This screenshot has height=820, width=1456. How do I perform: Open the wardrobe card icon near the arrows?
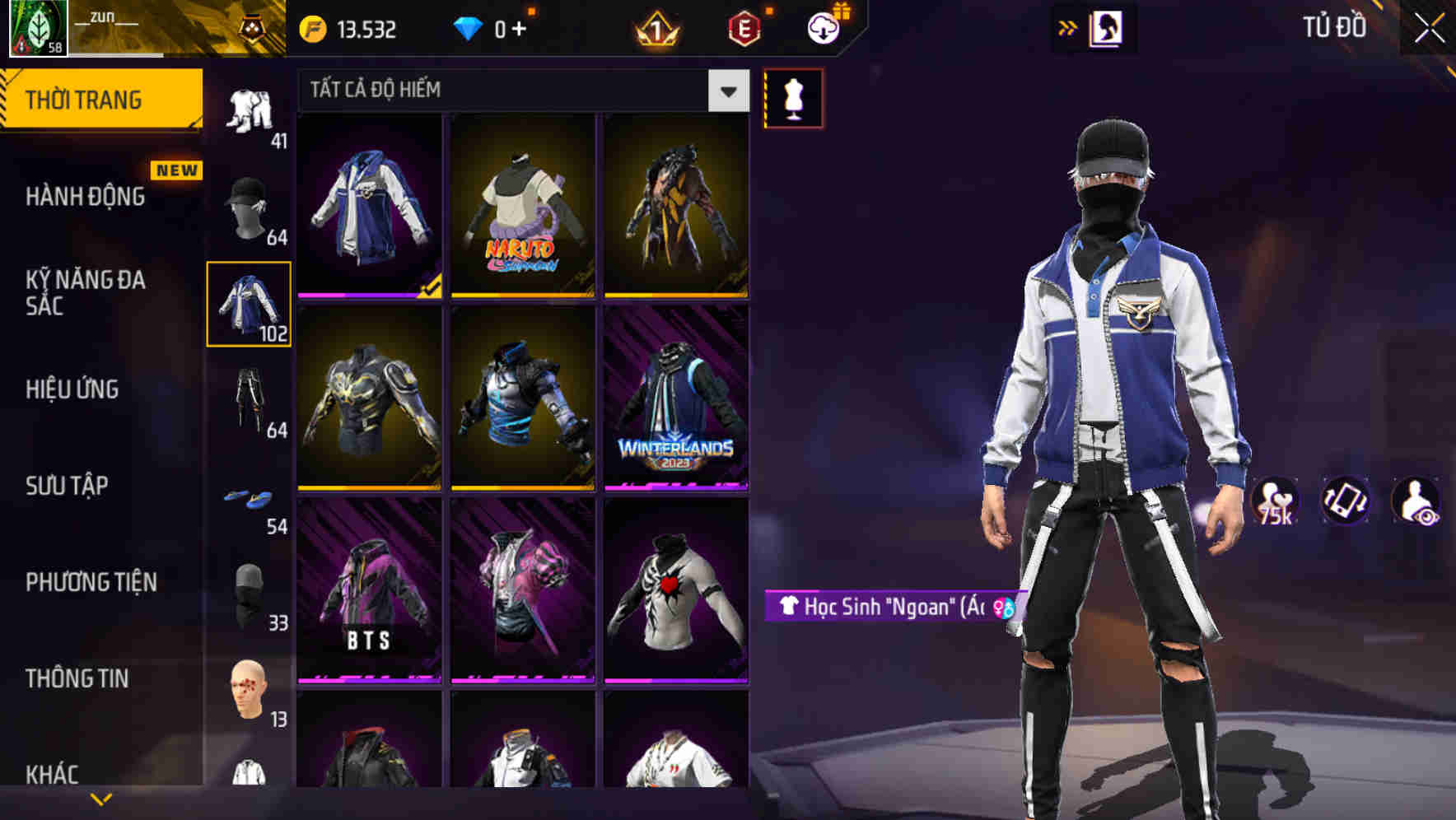click(1106, 27)
